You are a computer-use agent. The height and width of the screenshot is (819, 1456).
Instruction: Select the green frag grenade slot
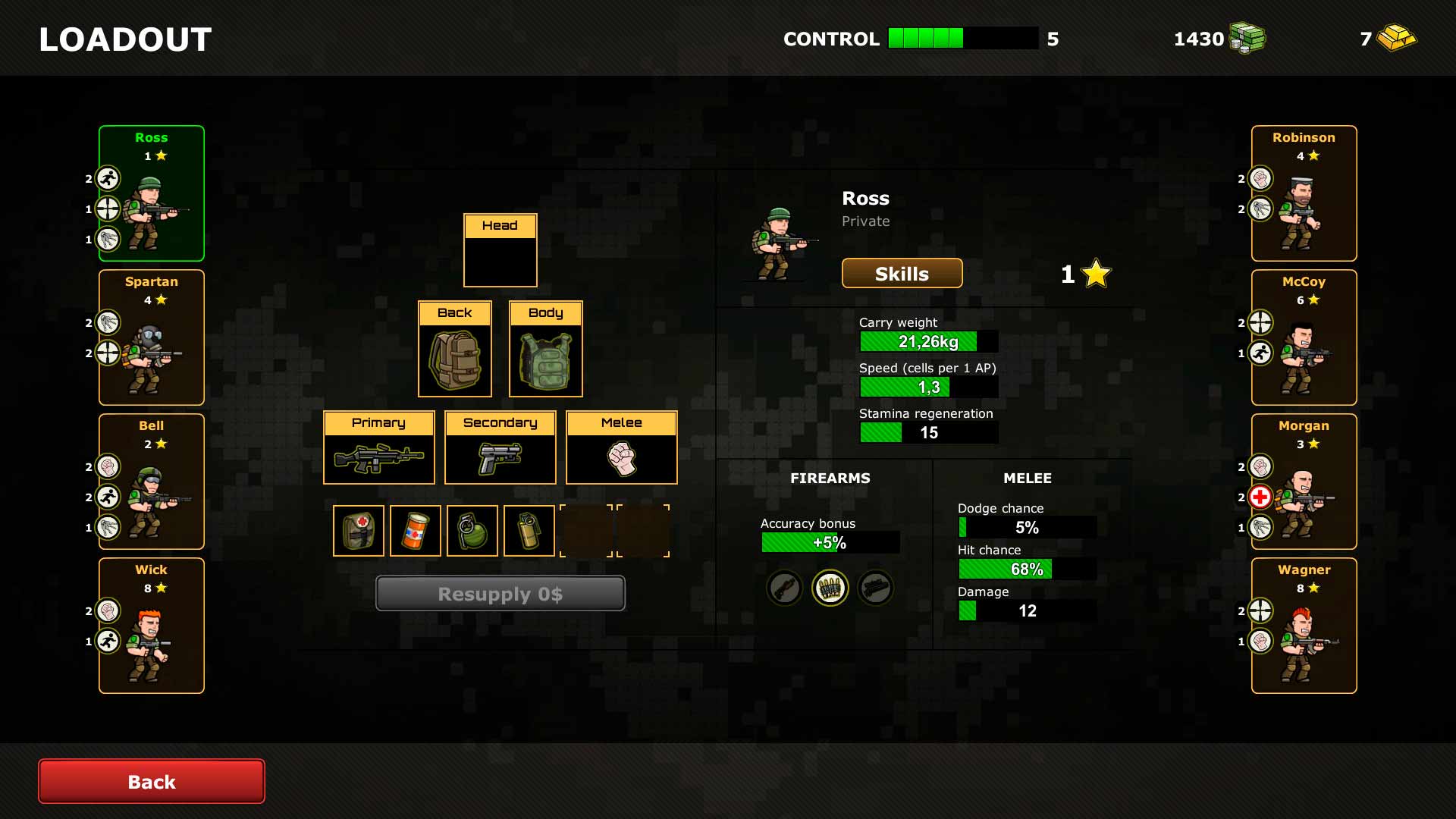[472, 531]
